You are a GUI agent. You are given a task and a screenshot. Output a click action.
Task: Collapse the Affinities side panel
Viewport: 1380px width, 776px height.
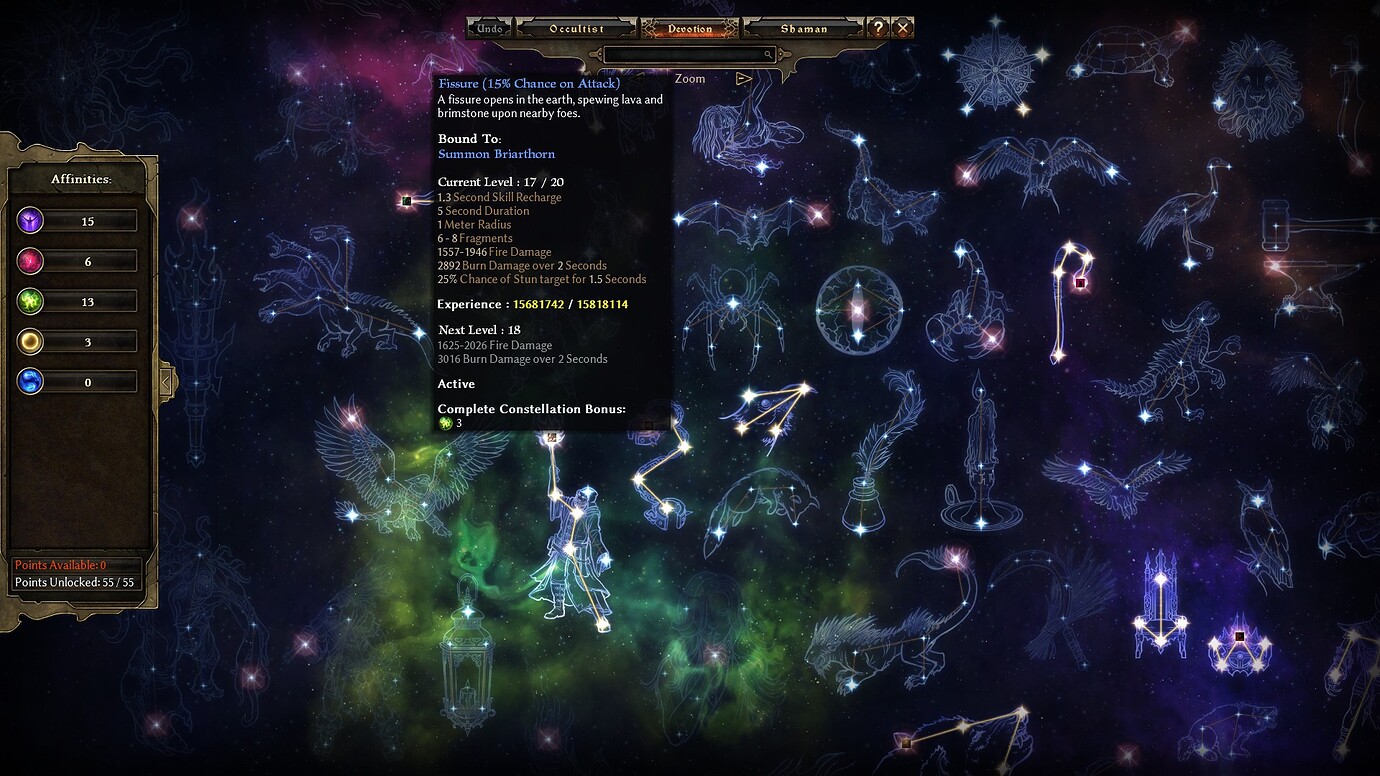click(x=168, y=380)
